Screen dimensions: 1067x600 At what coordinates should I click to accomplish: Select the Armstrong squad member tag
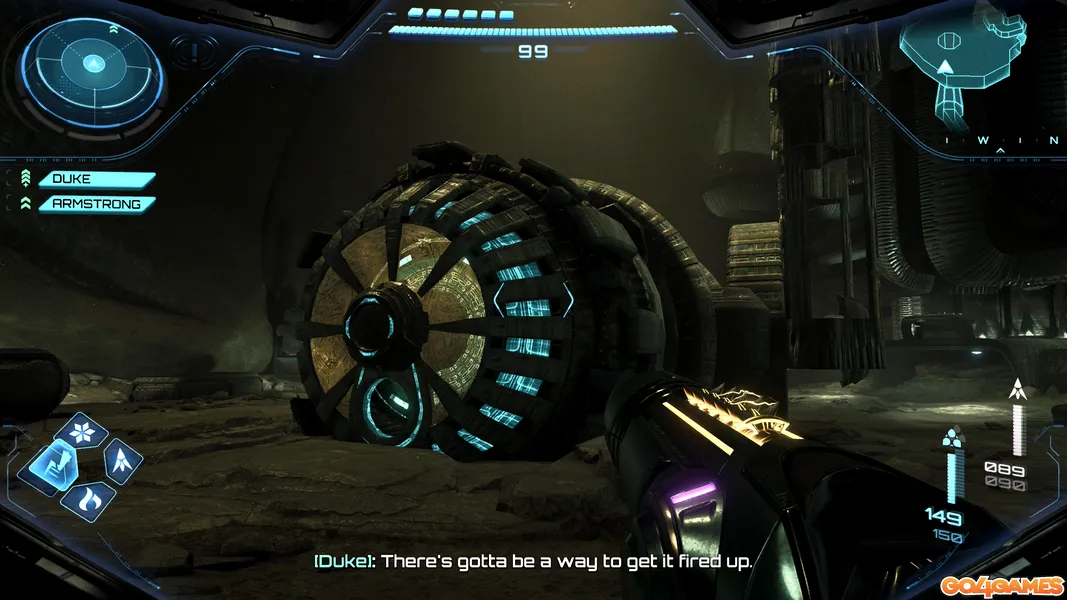pyautogui.click(x=96, y=204)
